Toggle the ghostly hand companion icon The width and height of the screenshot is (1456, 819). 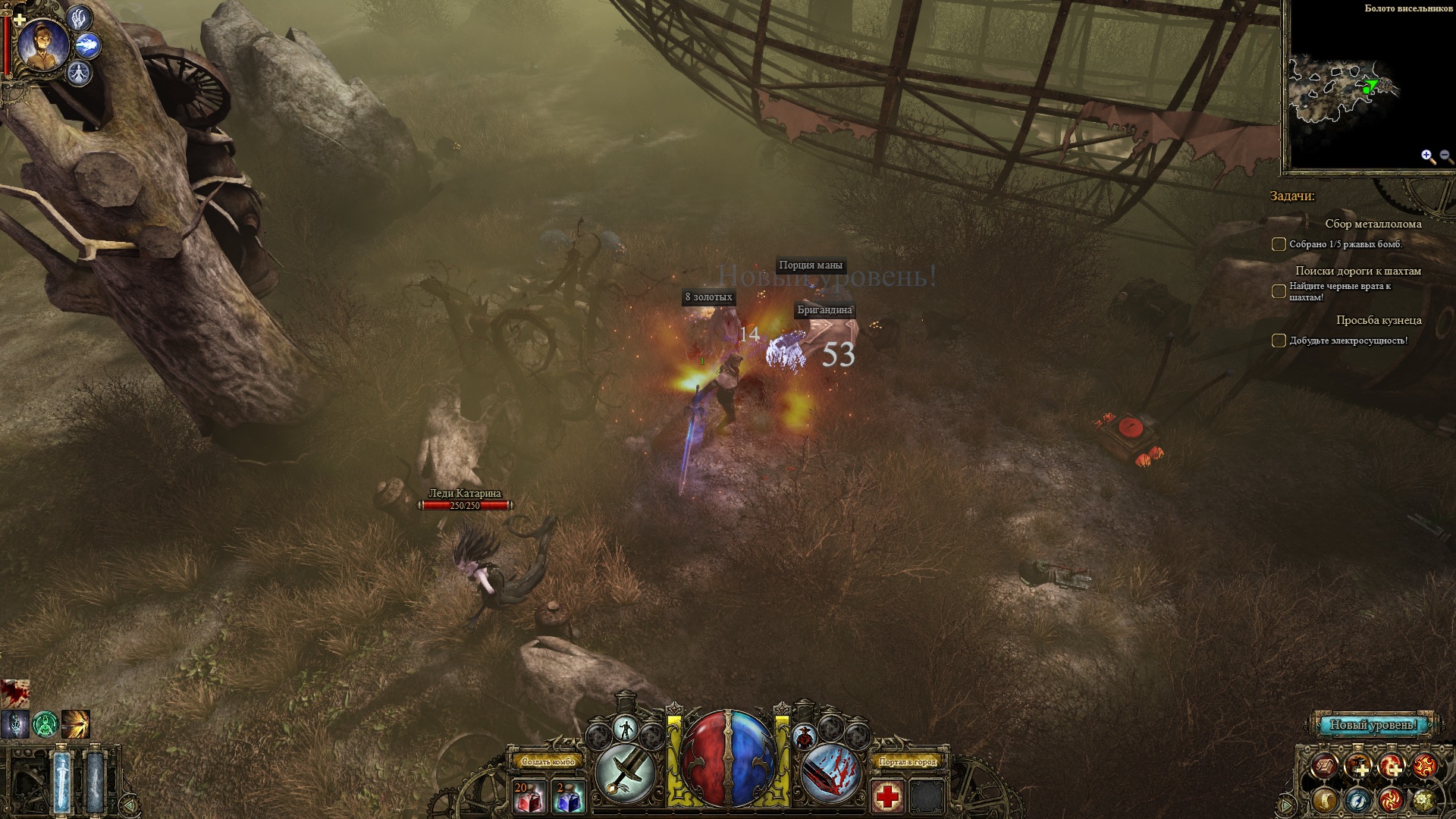(x=80, y=17)
